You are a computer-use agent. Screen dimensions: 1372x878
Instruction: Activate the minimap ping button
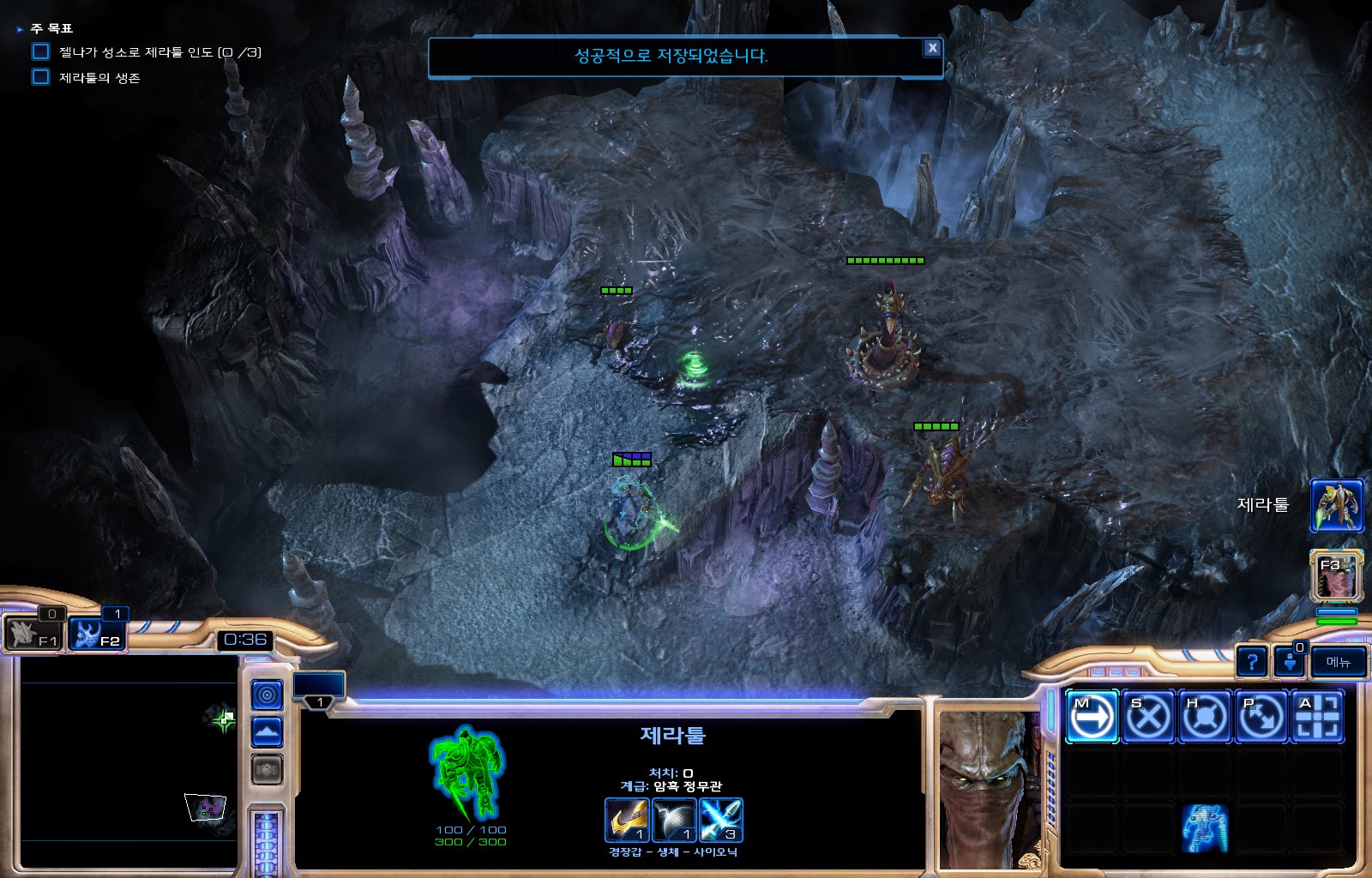(267, 695)
